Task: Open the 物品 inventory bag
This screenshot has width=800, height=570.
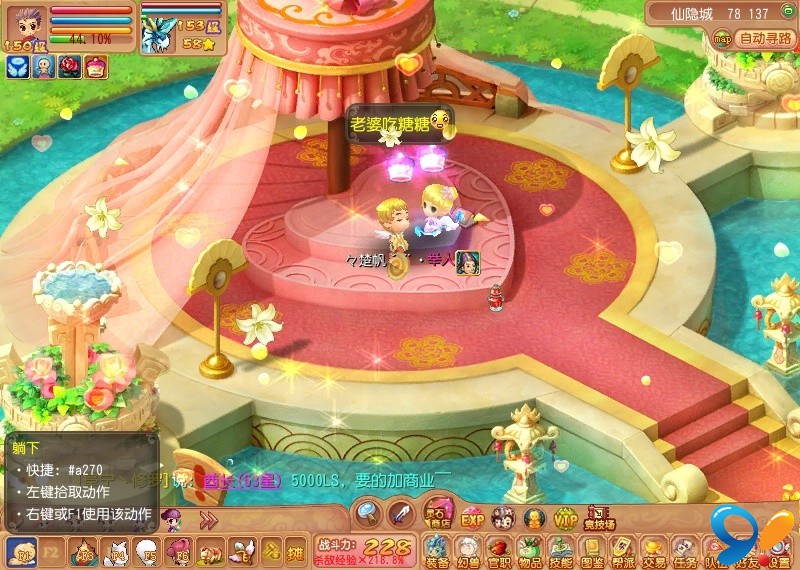Action: (530, 550)
